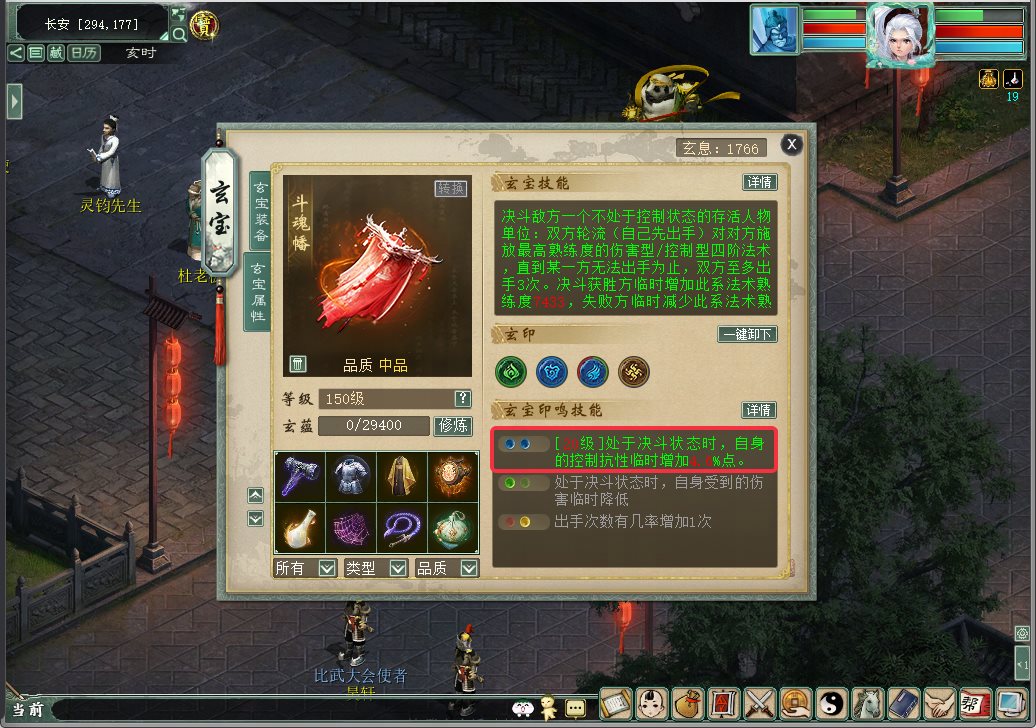Click the trash can icon under the banner
Screen dimensions: 1036x728
pos(298,364)
